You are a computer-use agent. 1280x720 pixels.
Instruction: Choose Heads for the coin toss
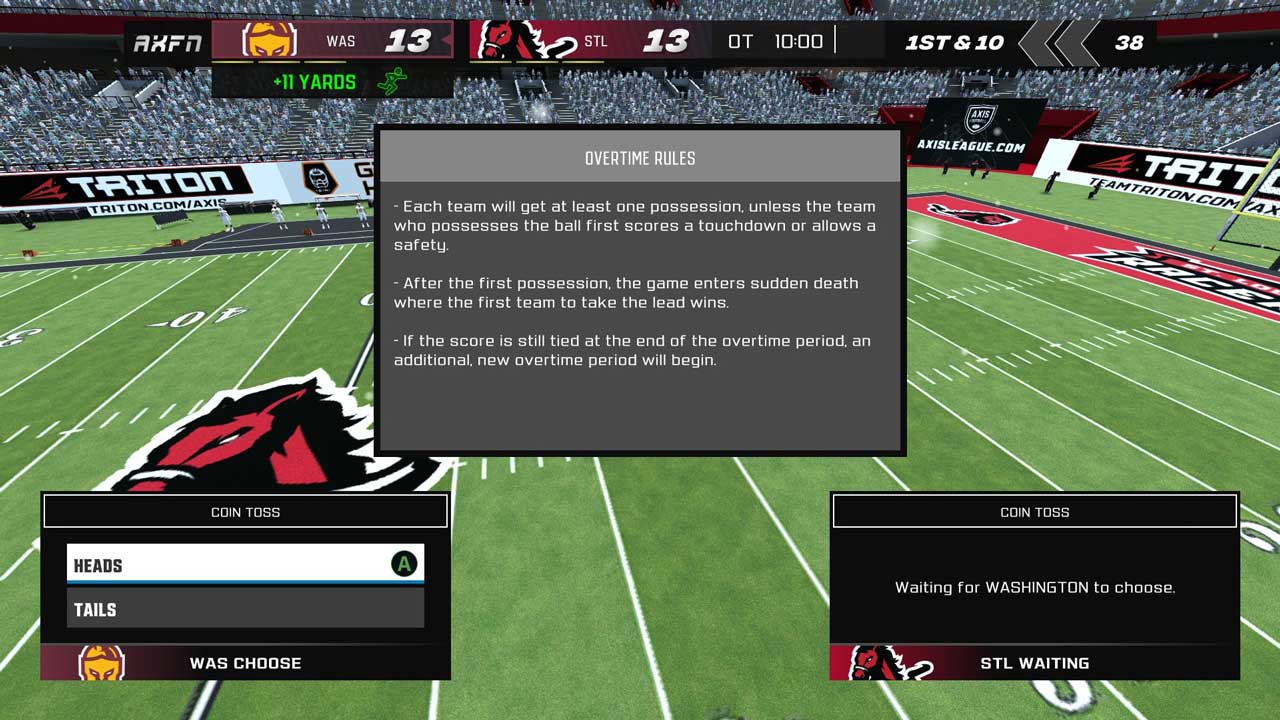coord(245,565)
